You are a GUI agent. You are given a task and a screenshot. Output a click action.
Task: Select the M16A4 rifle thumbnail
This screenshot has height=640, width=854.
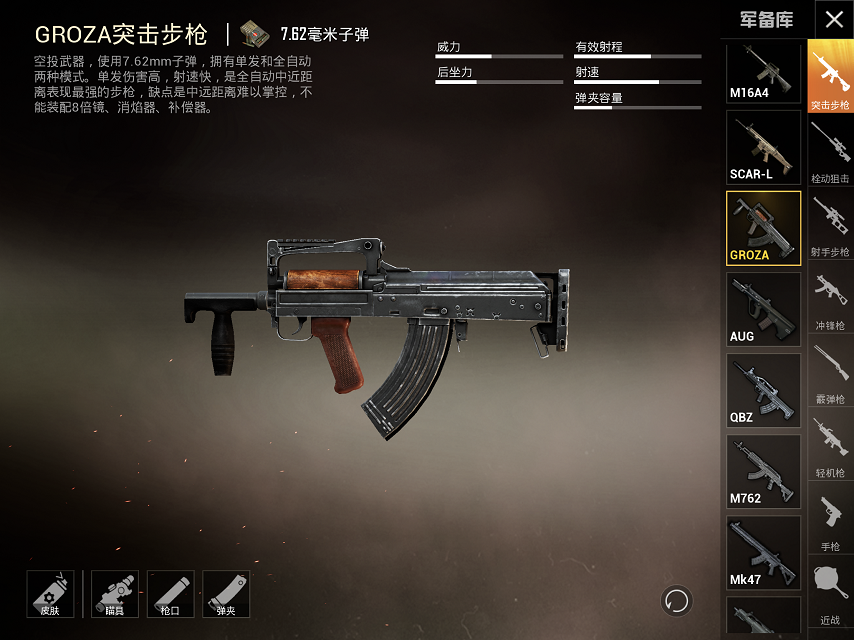[x=763, y=73]
